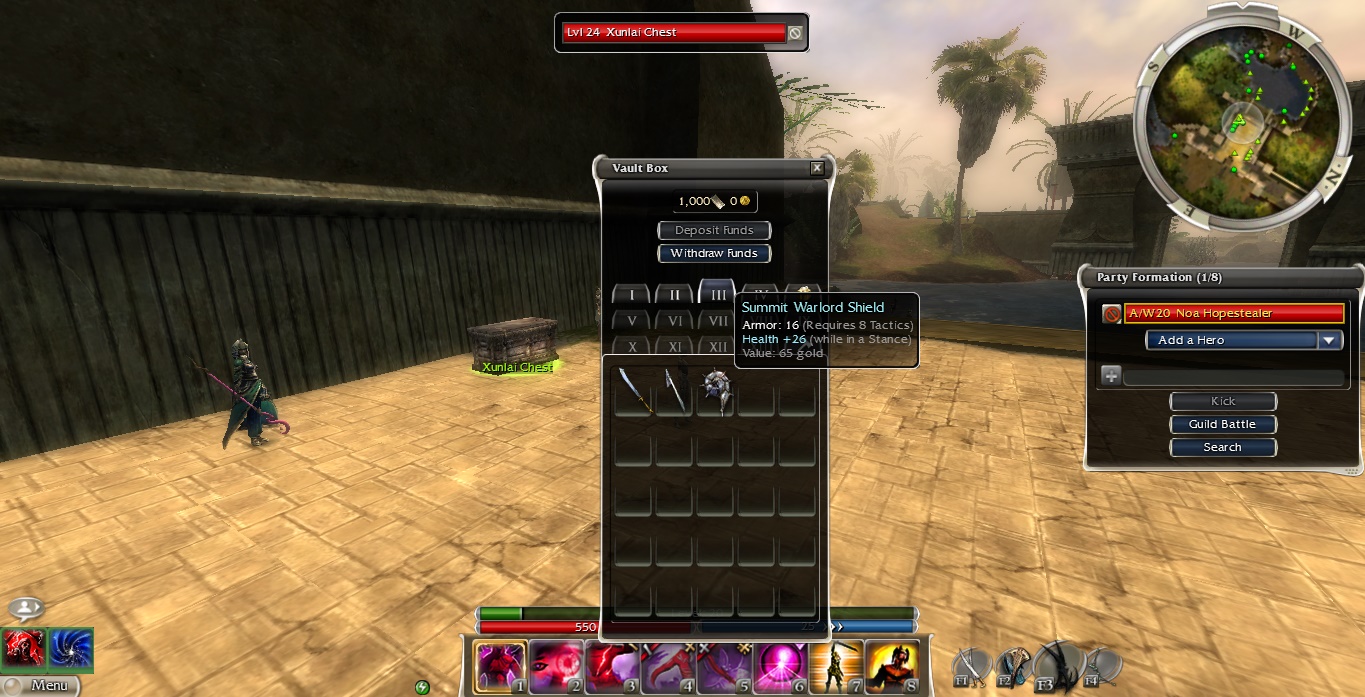Close the Vault Box window
Screen dimensions: 1365x697
coord(817,169)
